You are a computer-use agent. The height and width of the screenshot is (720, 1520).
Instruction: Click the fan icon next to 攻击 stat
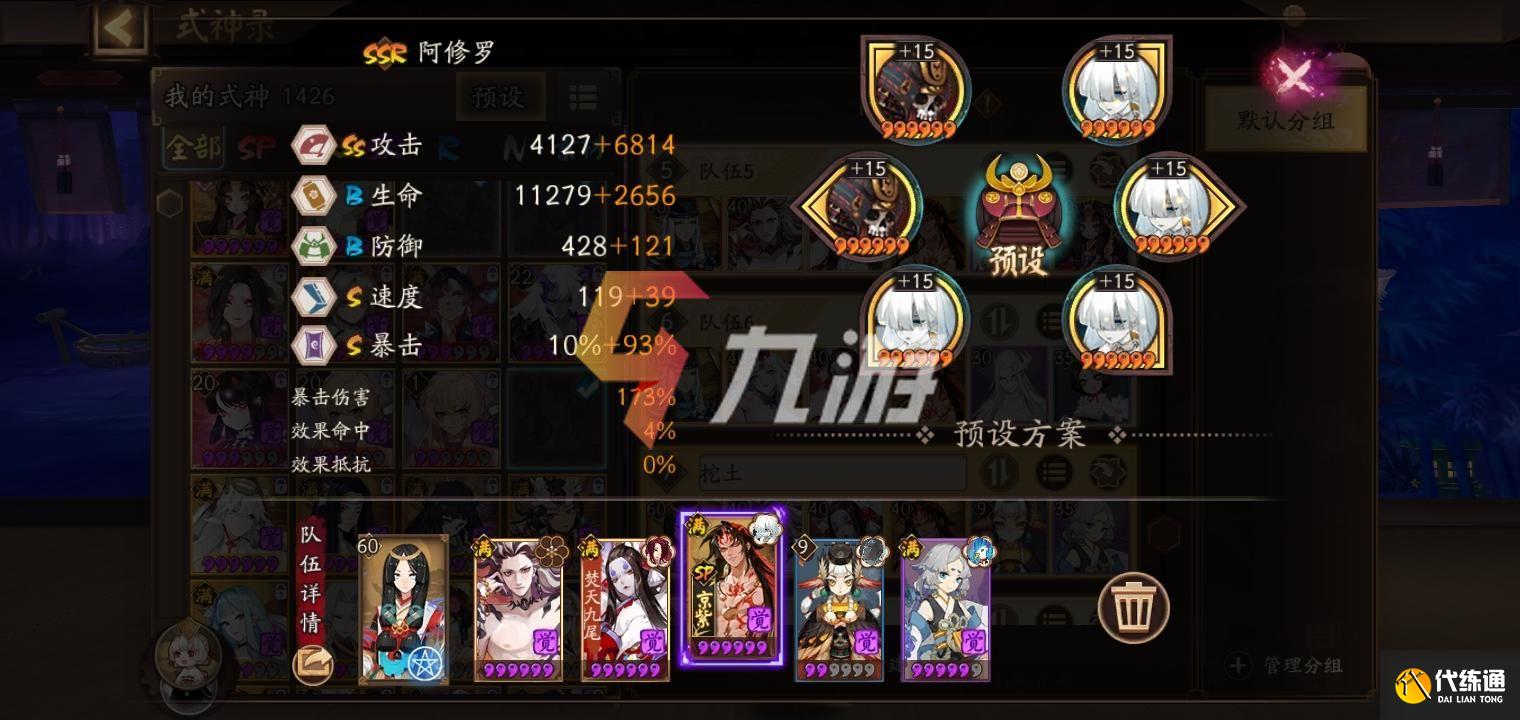(x=313, y=144)
